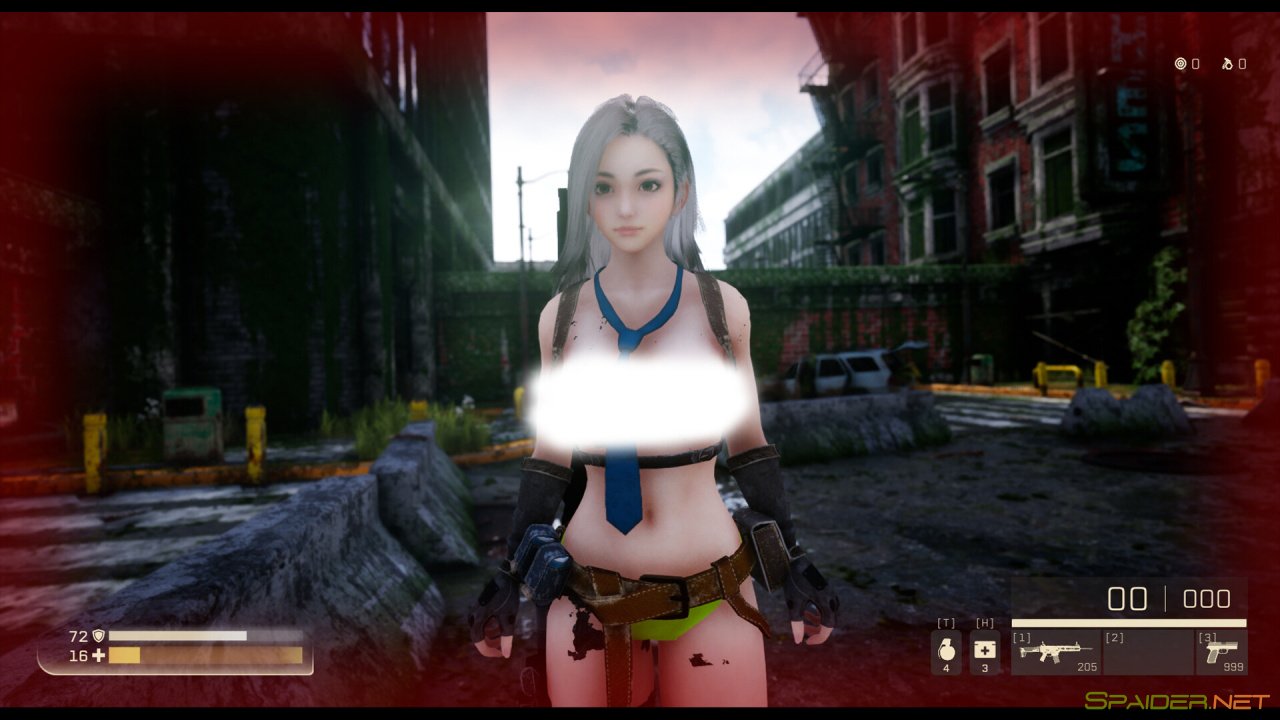Screen dimensions: 1280x720
Task: Select the medkit [H] icon
Action: [983, 650]
